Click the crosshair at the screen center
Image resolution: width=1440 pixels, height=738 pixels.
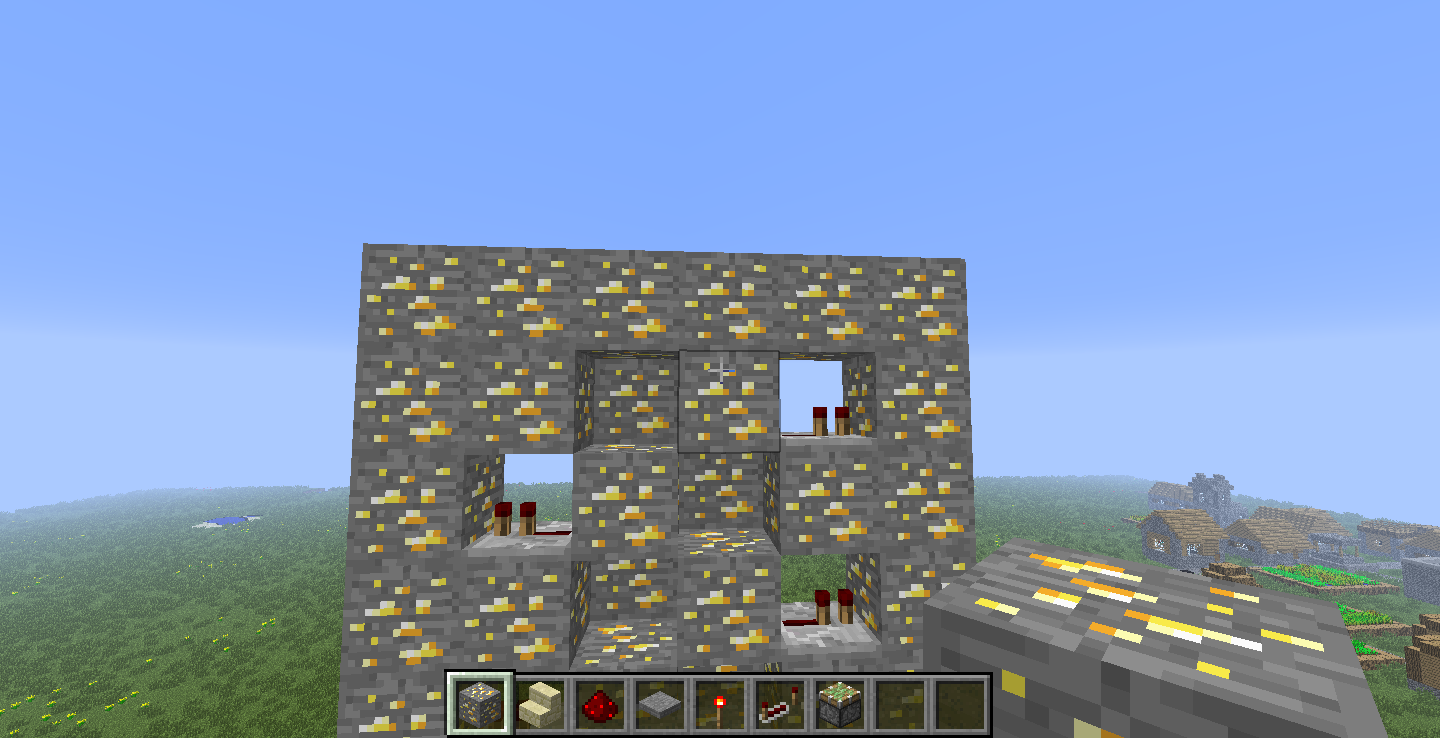722,371
